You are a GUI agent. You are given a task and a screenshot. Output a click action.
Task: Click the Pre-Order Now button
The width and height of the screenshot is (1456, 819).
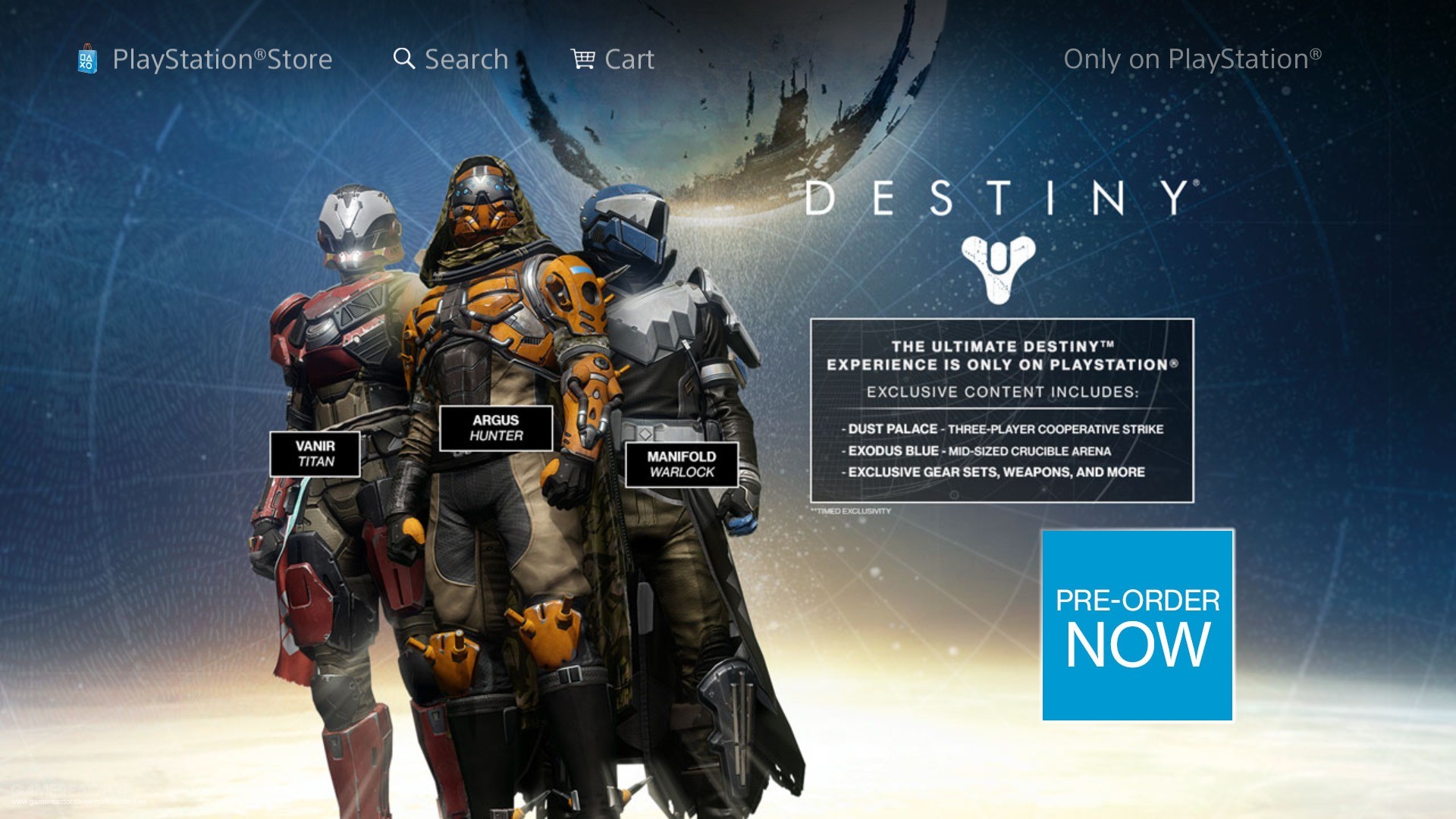[1137, 626]
